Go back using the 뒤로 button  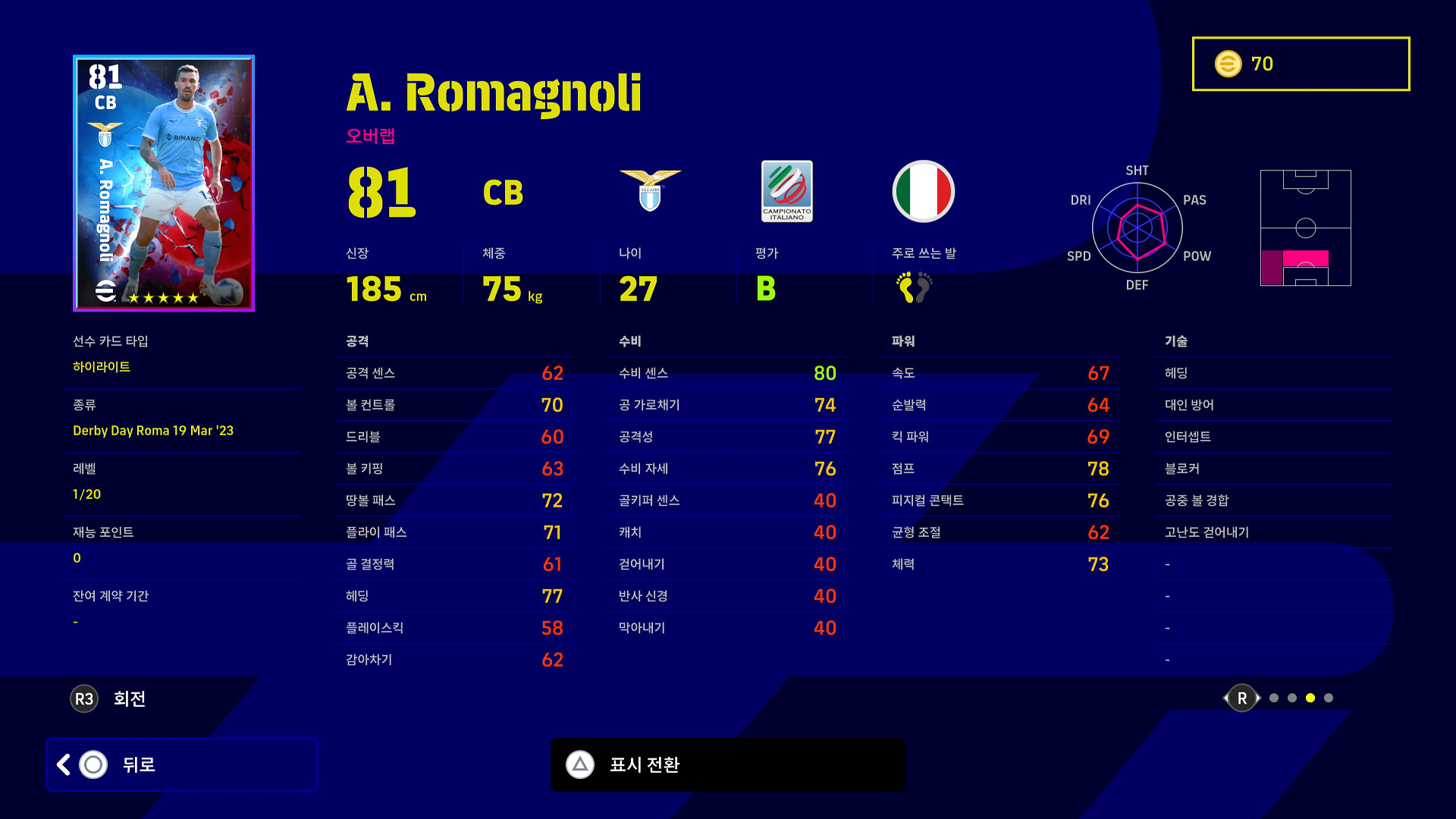point(181,764)
